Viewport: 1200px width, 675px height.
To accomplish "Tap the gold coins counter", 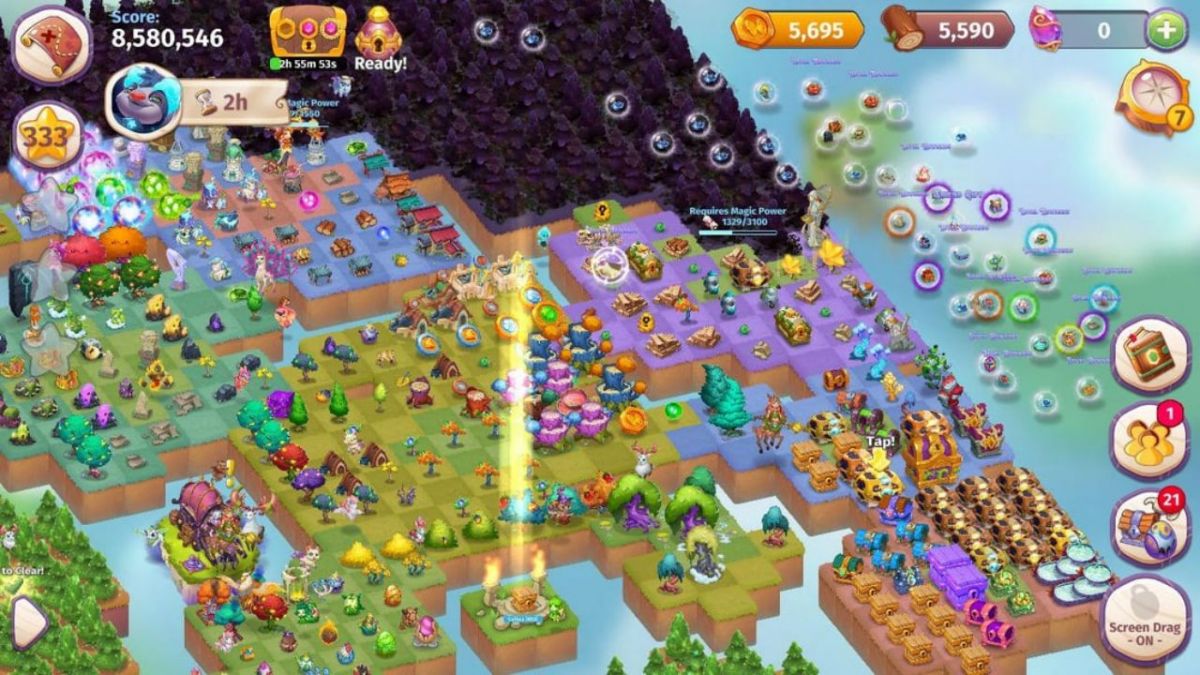I will 798,30.
